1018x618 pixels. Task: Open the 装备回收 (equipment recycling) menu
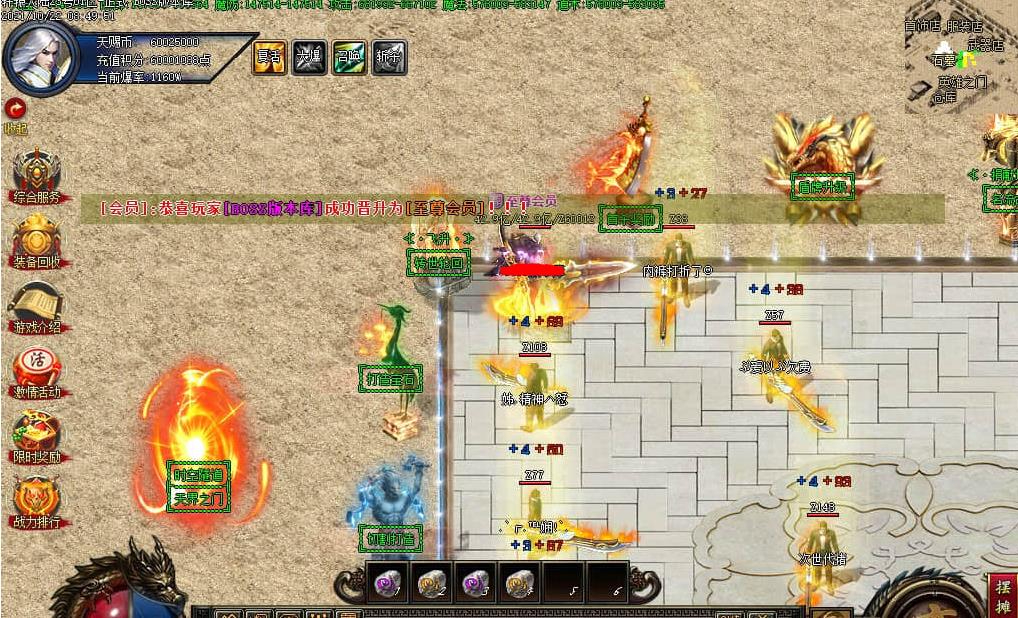(x=36, y=241)
